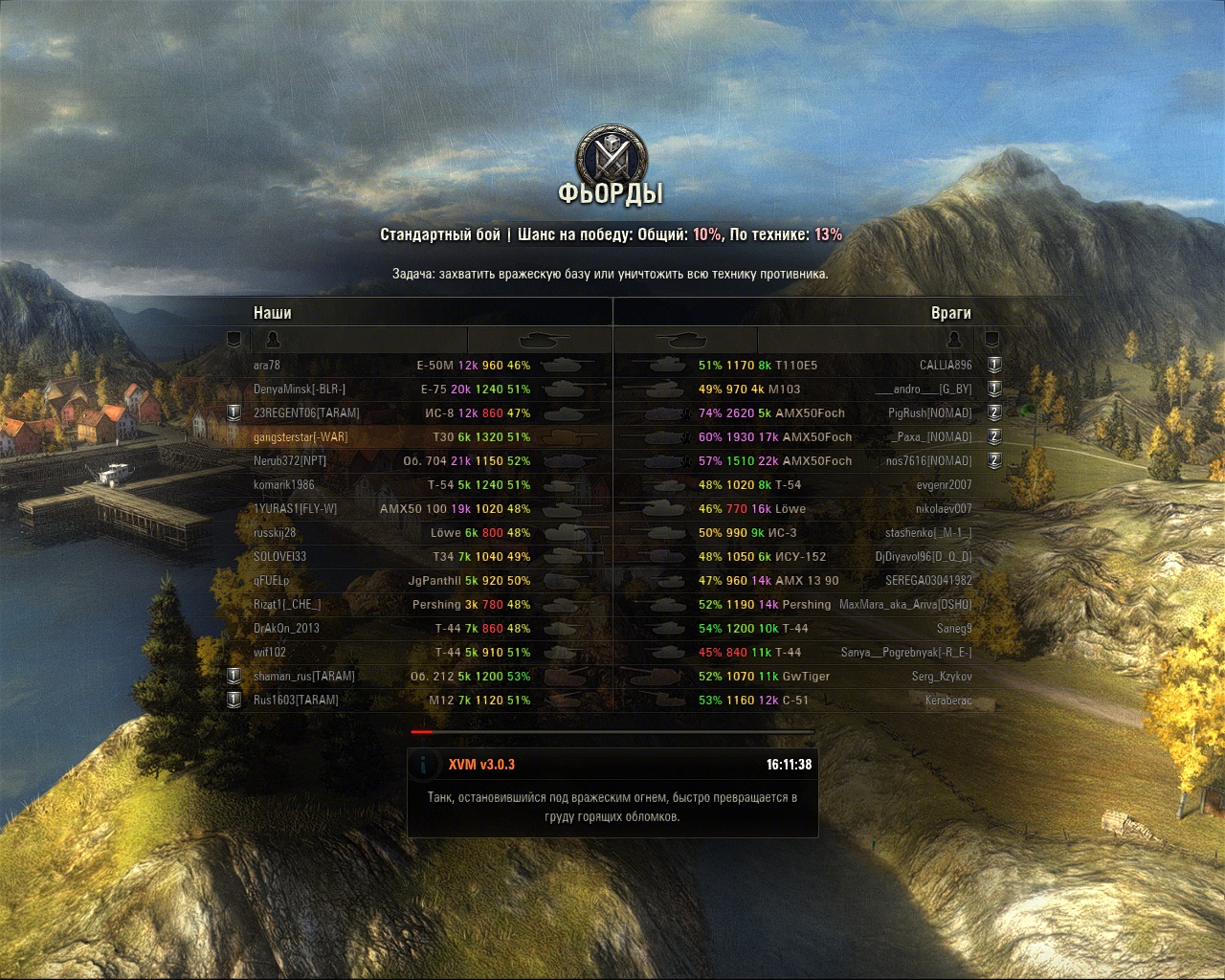The width and height of the screenshot is (1225, 980).
Task: Select enemy SEREGA03041982 in the list
Action: pyautogui.click(x=928, y=581)
